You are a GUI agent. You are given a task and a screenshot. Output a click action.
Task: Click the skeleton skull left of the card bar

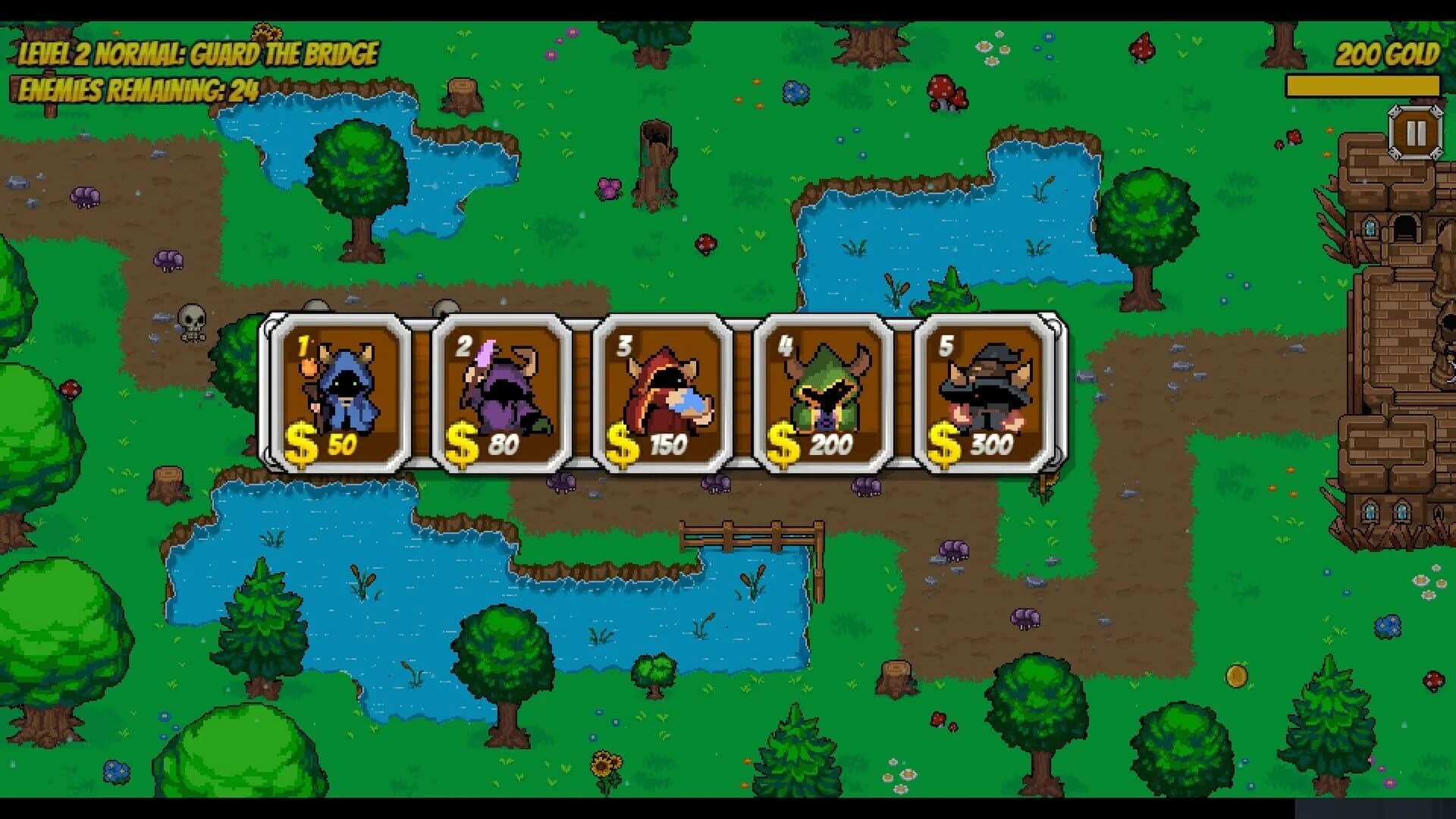click(x=193, y=322)
